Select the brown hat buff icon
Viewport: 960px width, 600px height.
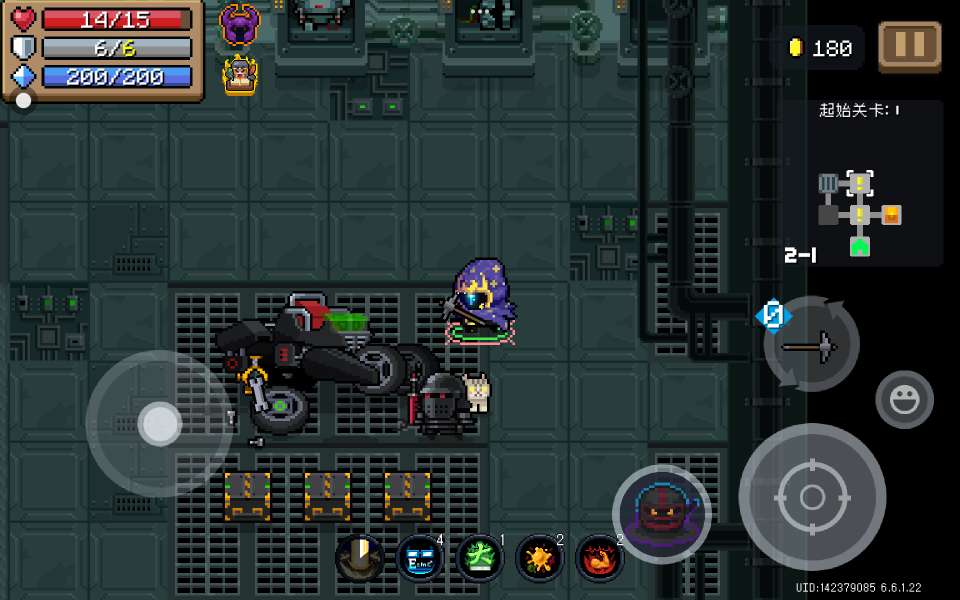[x=360, y=557]
